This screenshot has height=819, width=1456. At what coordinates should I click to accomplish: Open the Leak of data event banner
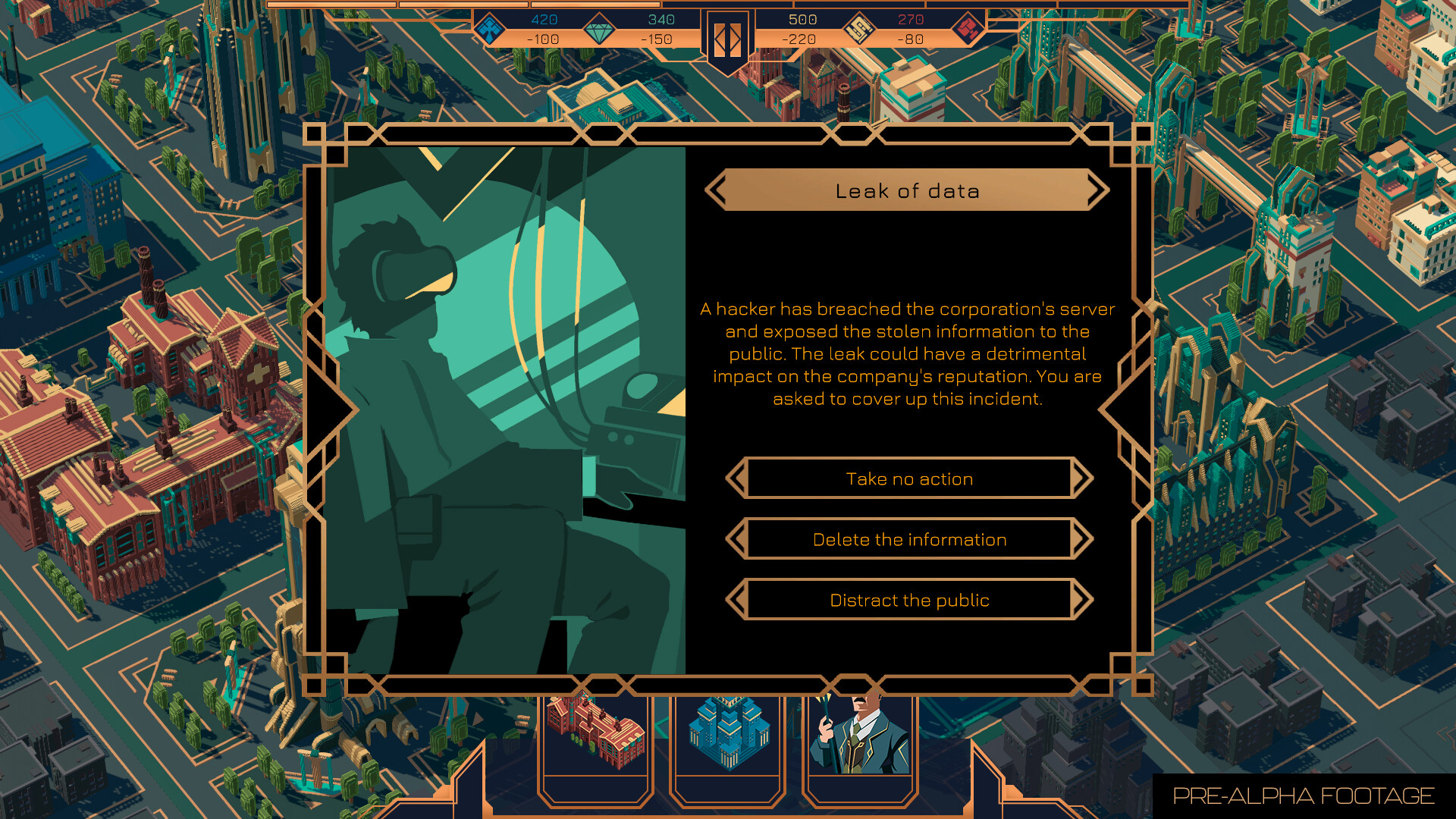click(x=909, y=190)
